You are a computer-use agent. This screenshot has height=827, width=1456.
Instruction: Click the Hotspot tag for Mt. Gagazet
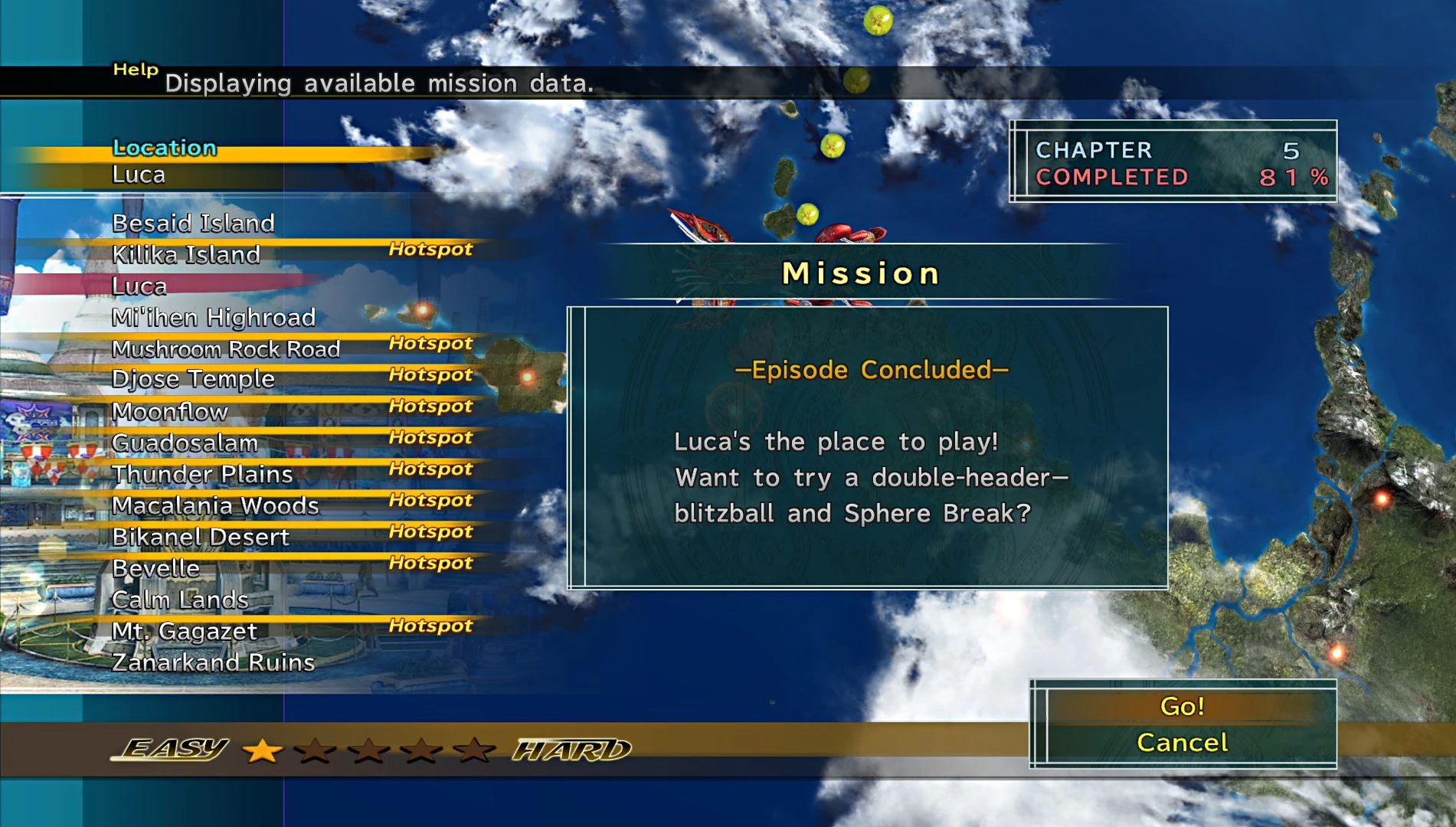tap(429, 625)
